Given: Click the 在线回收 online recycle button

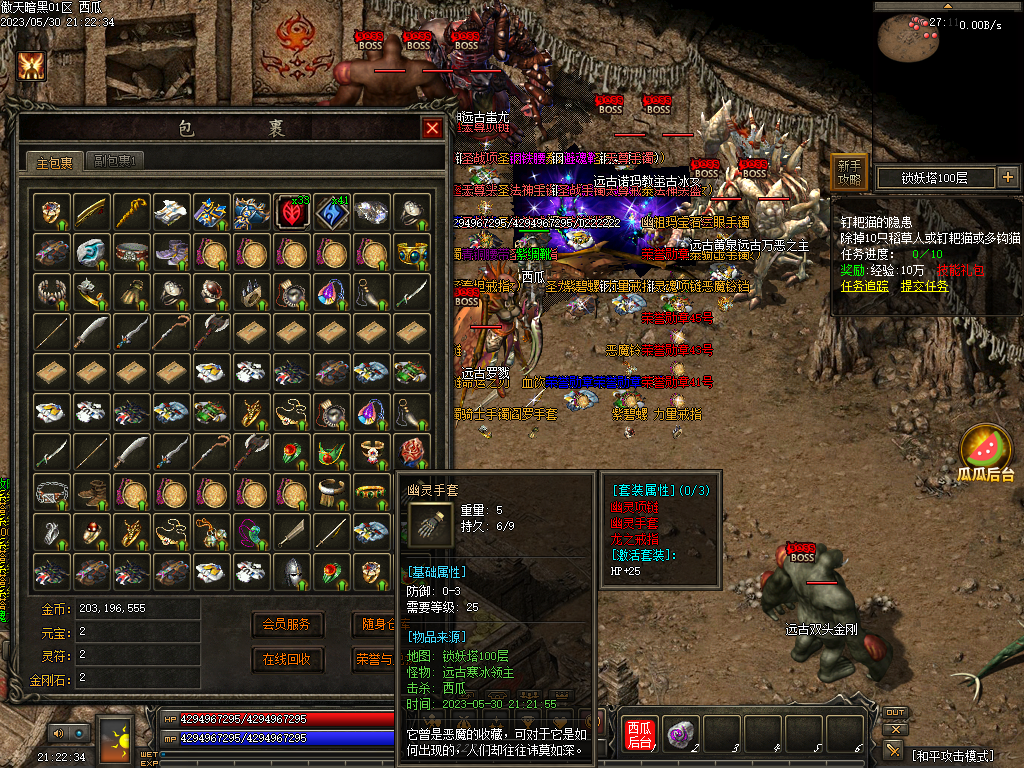Looking at the screenshot, I should coord(287,660).
